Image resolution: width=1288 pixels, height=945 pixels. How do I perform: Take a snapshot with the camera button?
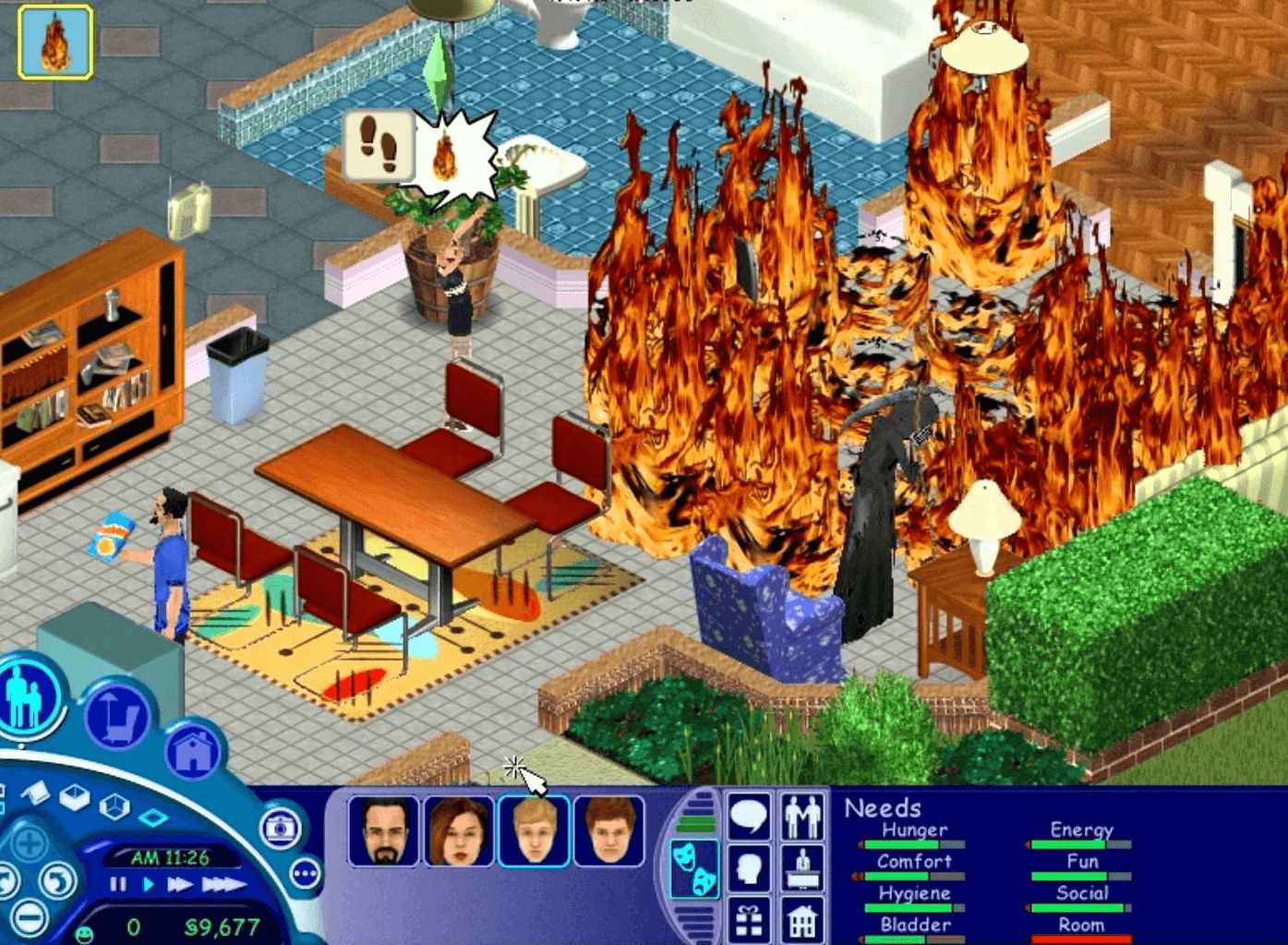click(280, 829)
